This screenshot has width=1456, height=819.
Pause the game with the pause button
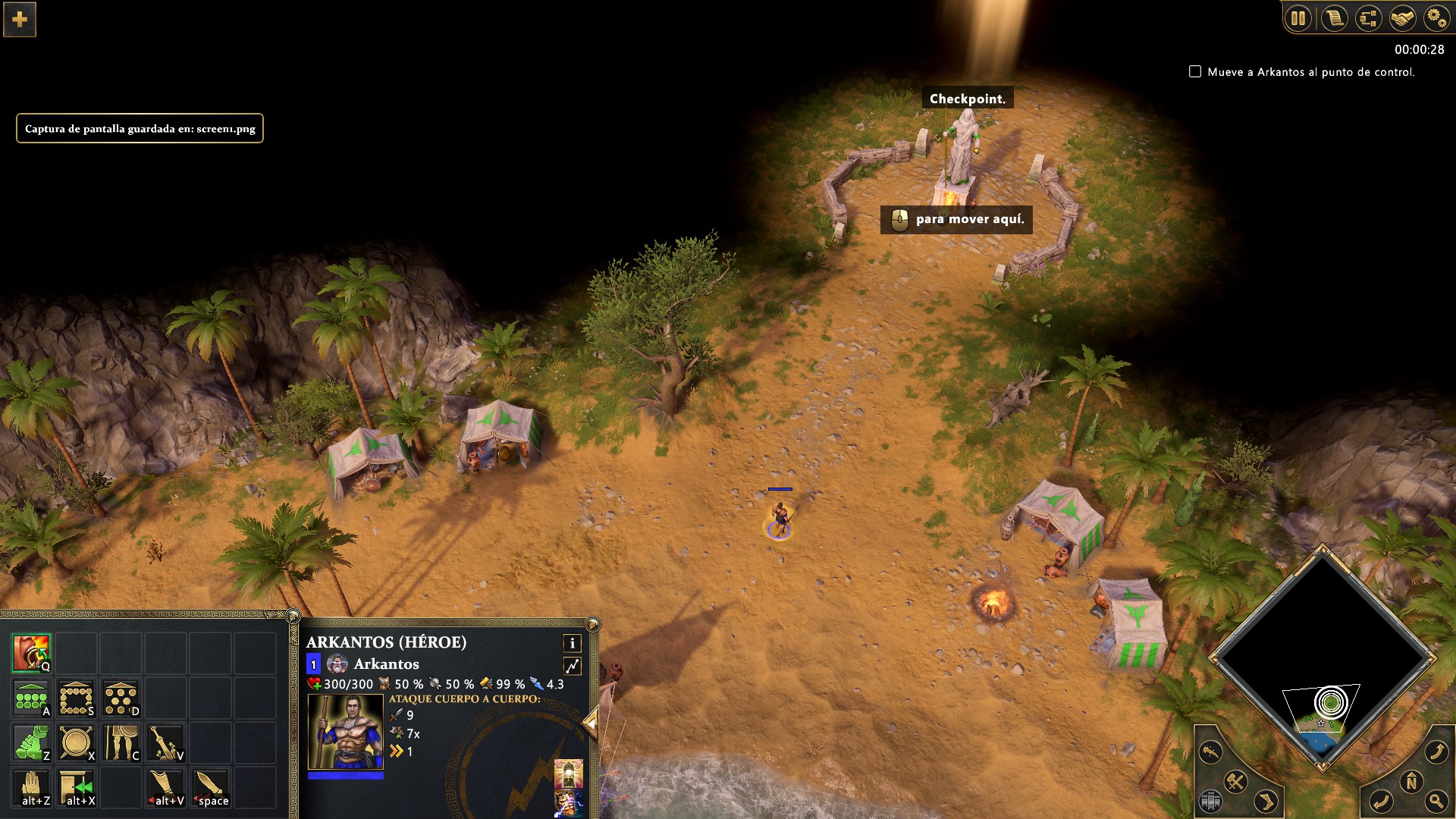pyautogui.click(x=1298, y=18)
